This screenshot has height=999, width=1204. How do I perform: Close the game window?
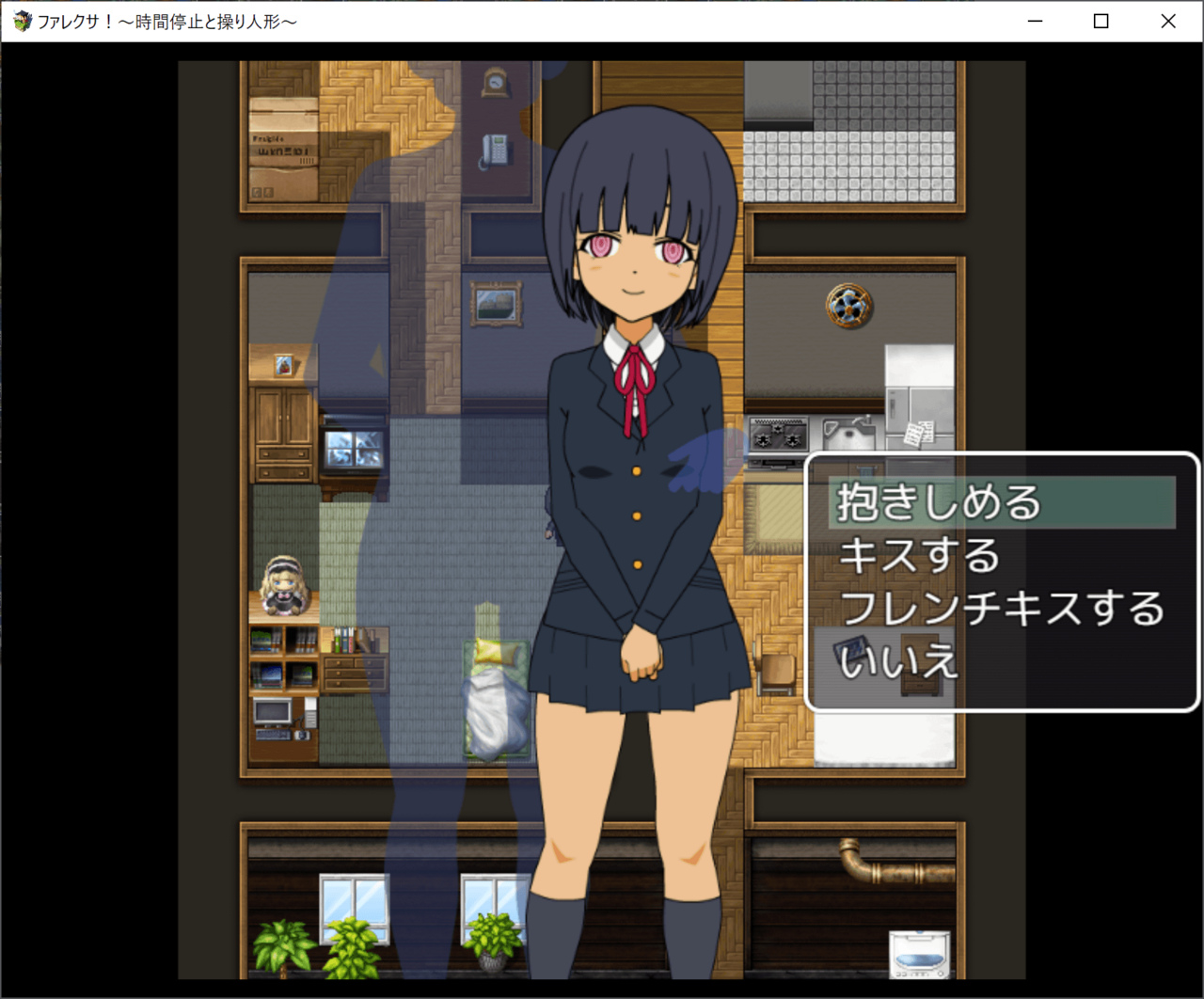click(x=1167, y=21)
